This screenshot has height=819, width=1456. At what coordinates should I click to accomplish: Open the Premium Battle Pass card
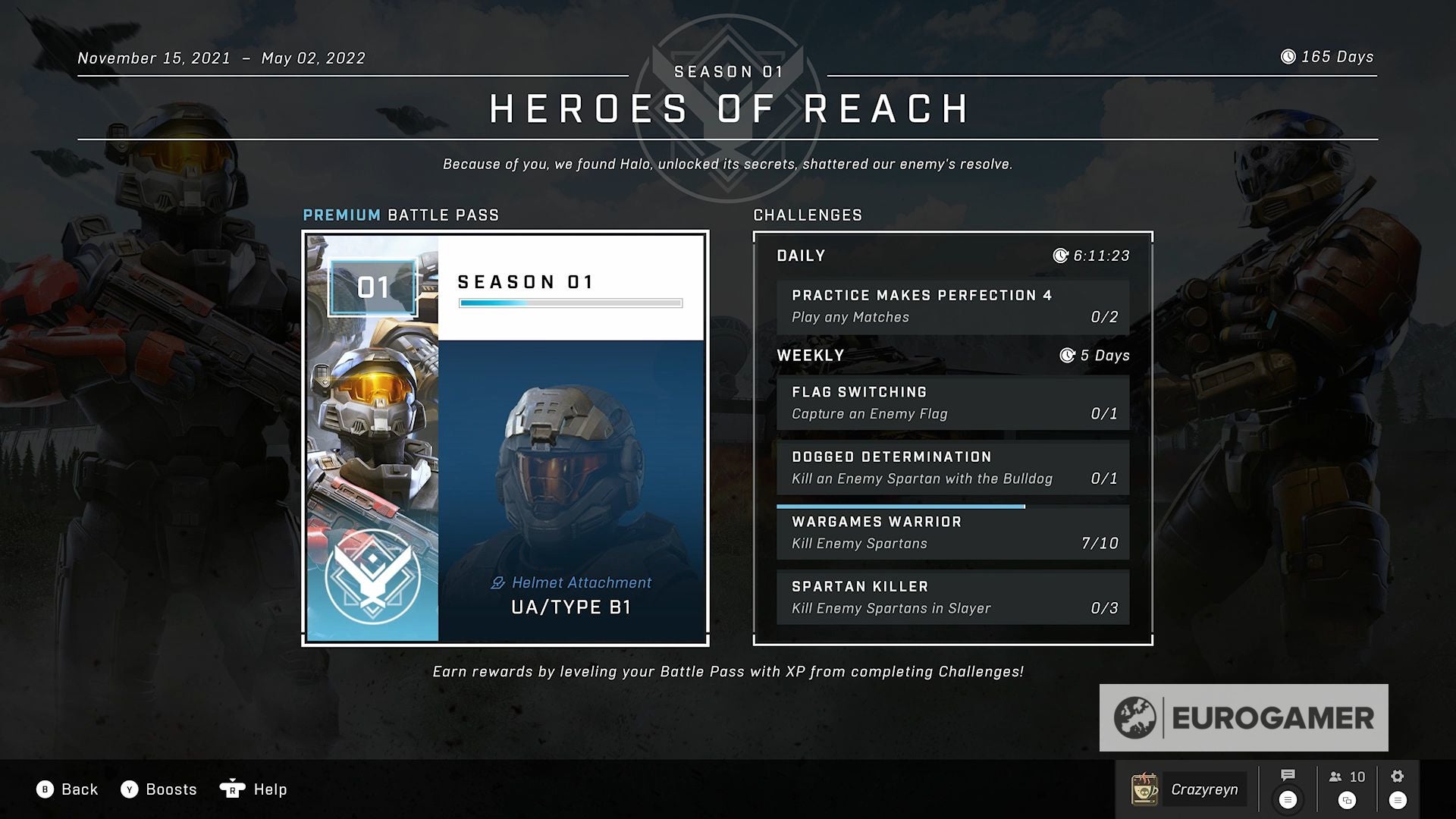tap(505, 438)
